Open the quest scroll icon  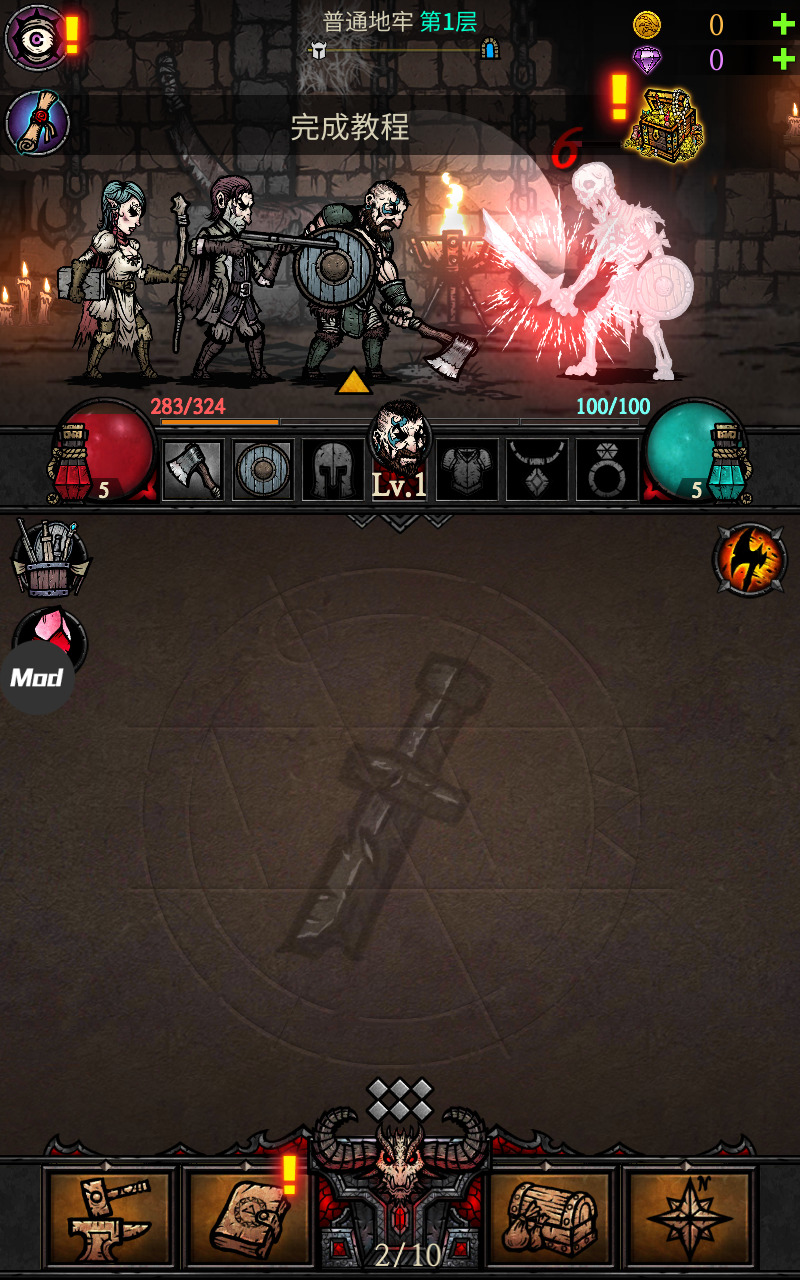(x=37, y=123)
